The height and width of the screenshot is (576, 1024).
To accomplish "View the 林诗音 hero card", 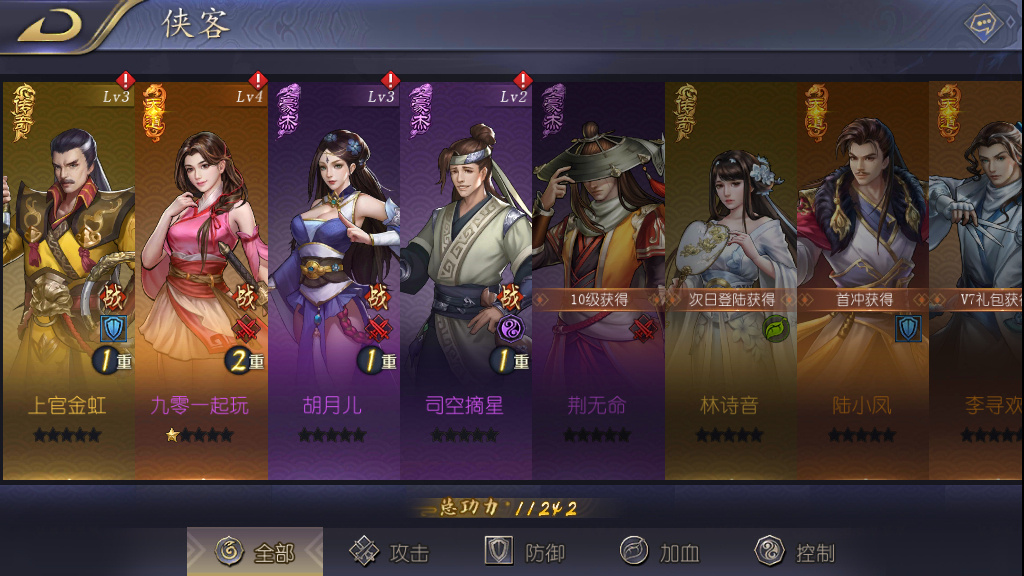I will tap(730, 280).
